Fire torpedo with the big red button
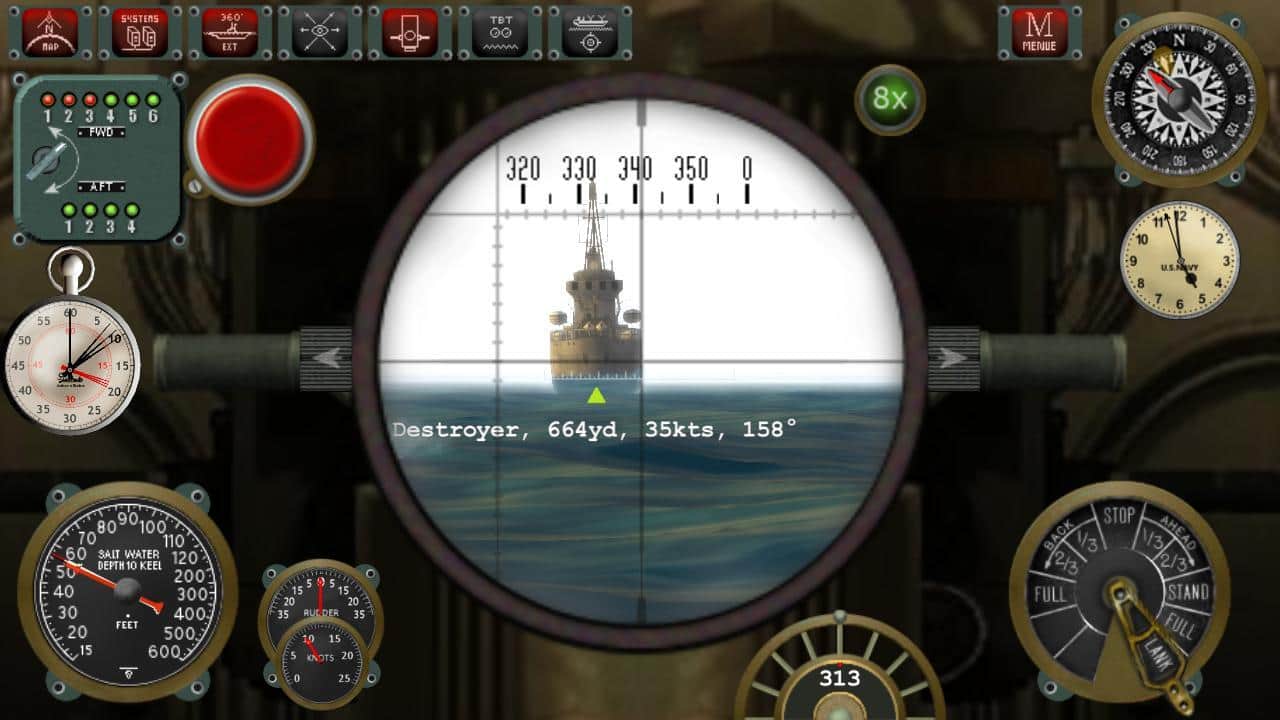The width and height of the screenshot is (1280, 720). coord(250,139)
